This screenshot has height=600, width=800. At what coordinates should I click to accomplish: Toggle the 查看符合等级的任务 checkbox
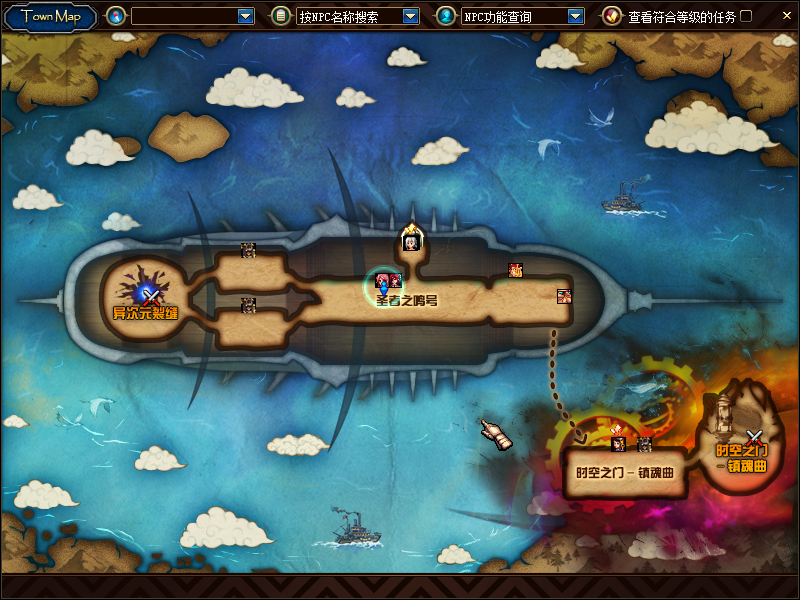point(746,16)
